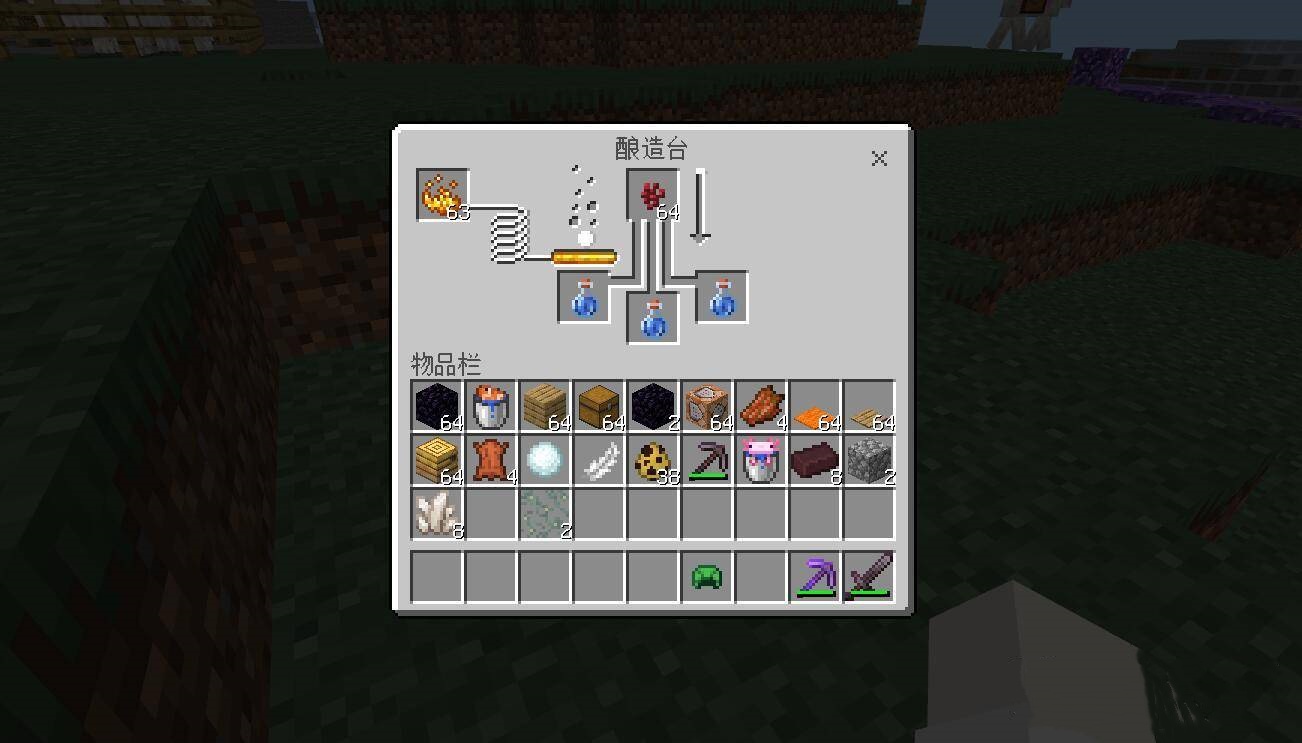Select the snowball slot
The image size is (1302, 743).
(545, 460)
